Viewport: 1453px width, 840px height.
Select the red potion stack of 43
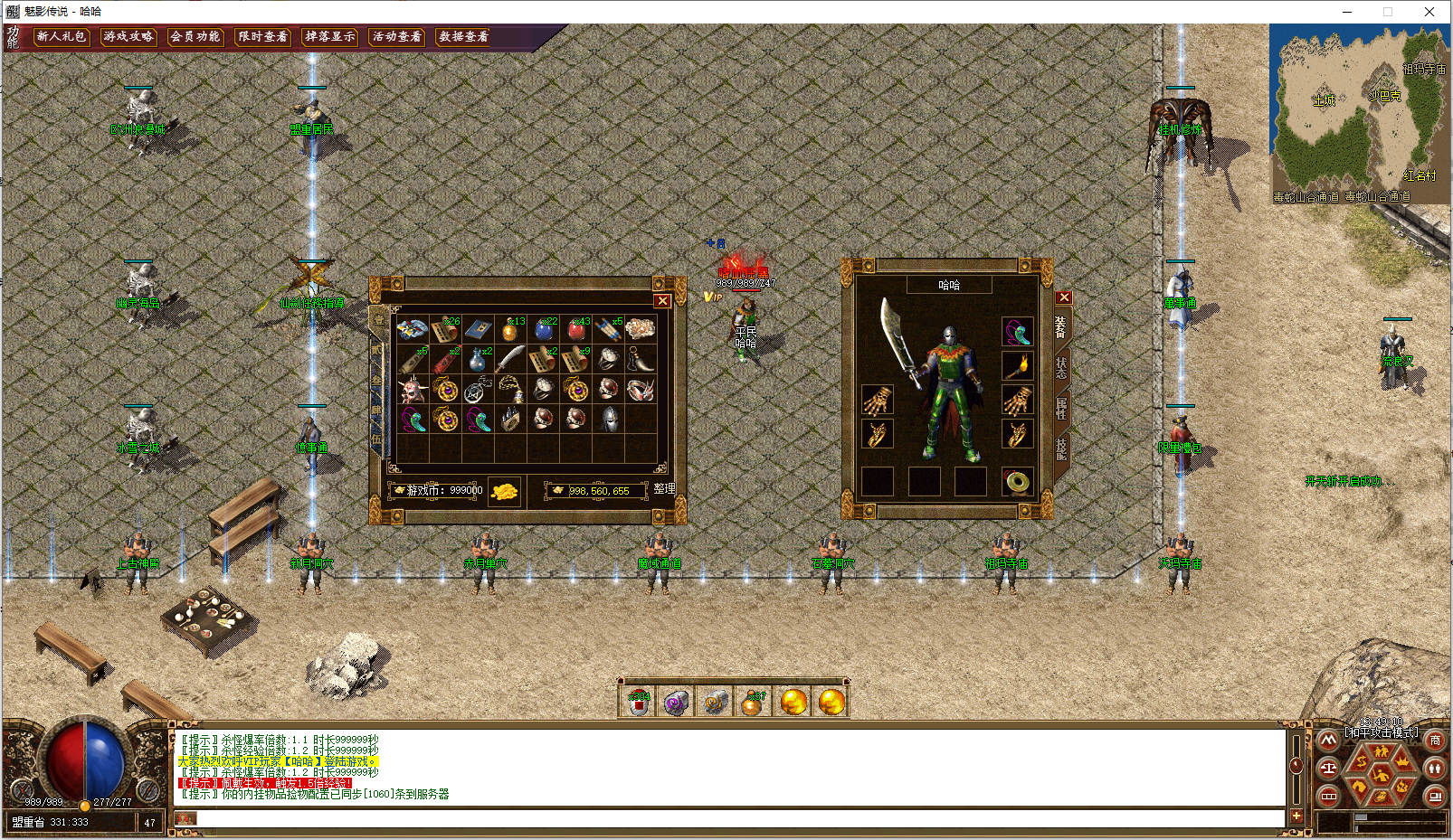click(x=576, y=329)
